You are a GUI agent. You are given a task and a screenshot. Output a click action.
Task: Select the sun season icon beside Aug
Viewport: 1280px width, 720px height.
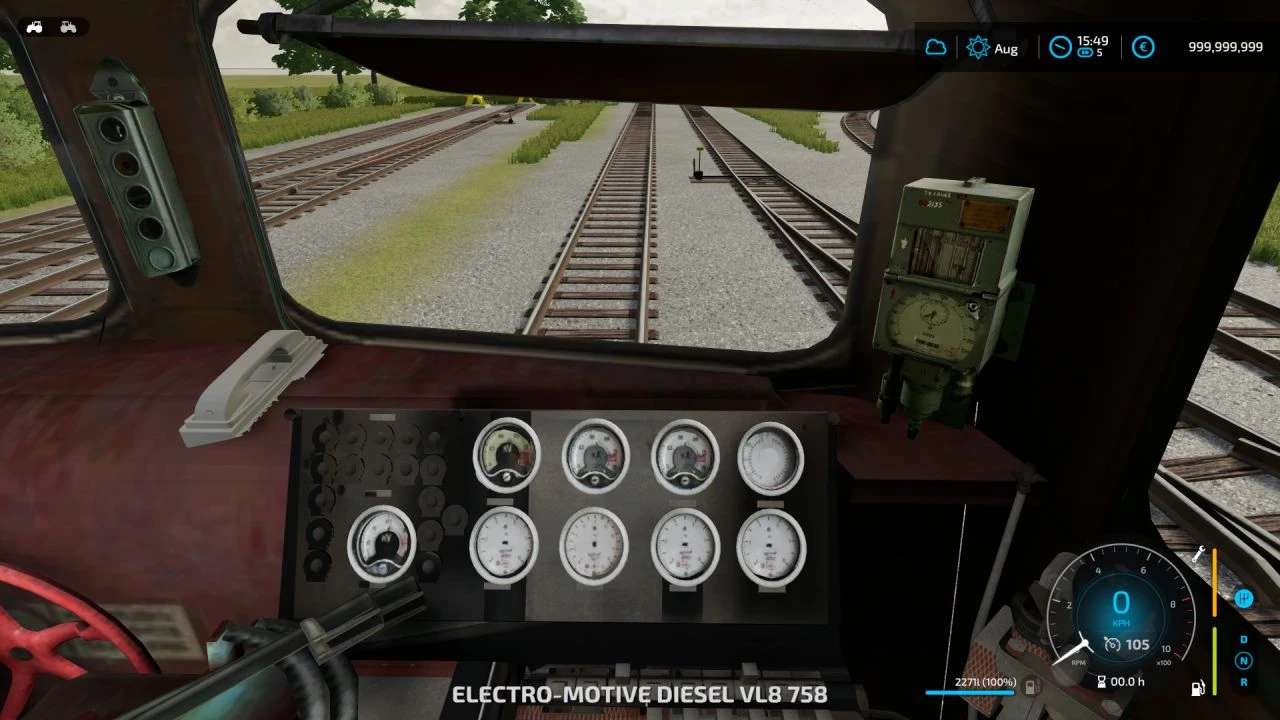(977, 47)
